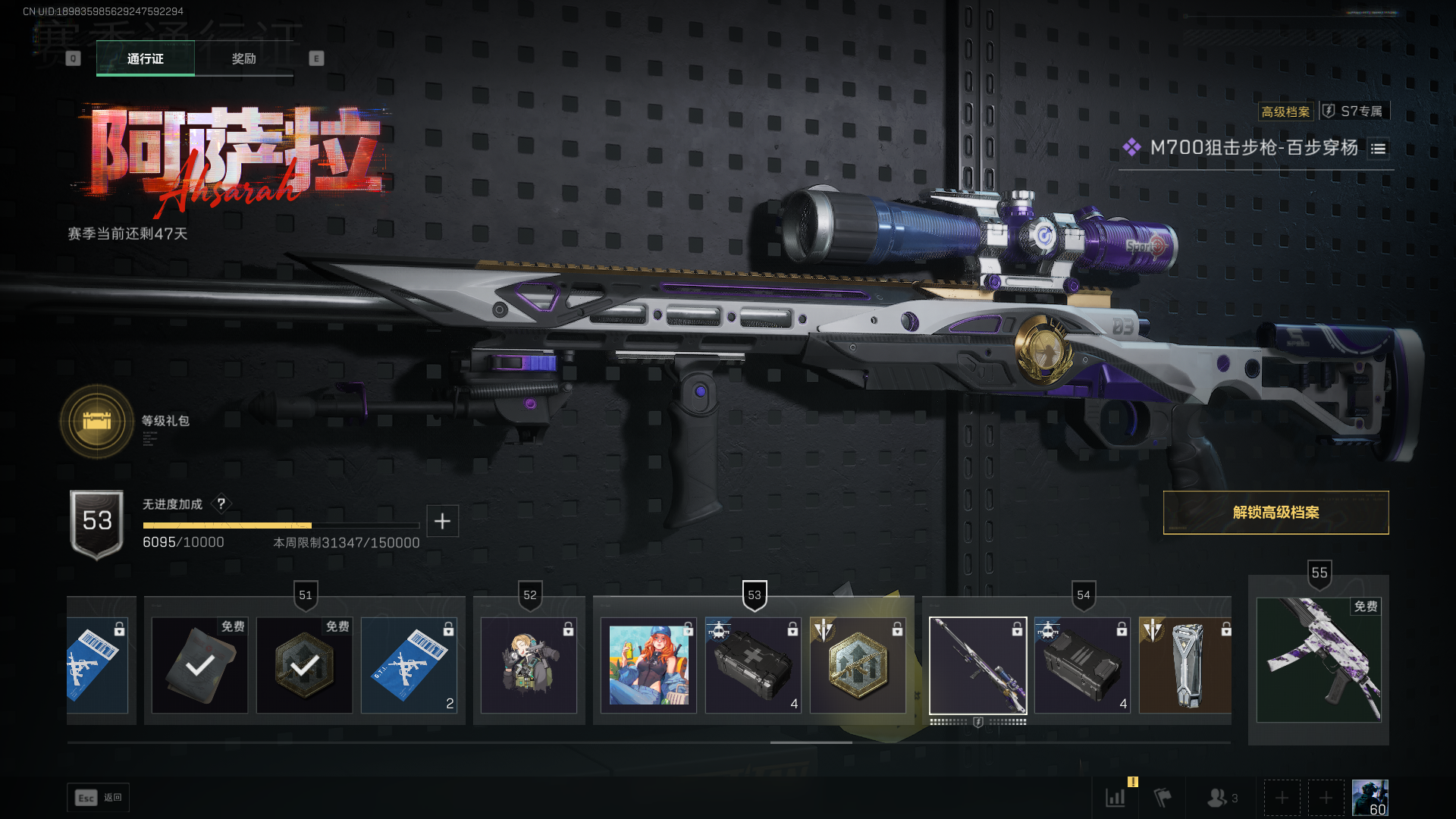
Task: Open the M700 weapon details list icon
Action: click(1378, 149)
